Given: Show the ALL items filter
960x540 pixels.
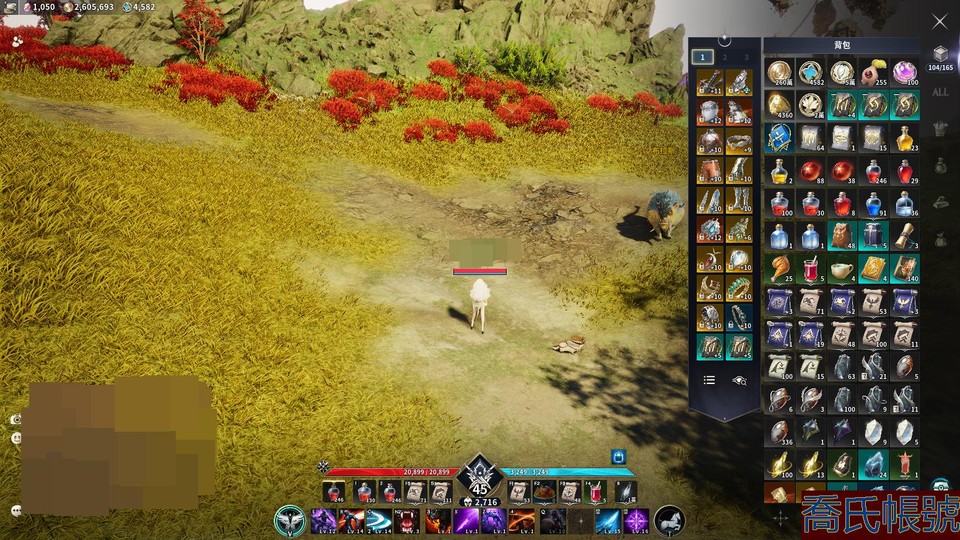Looking at the screenshot, I should point(939,92).
